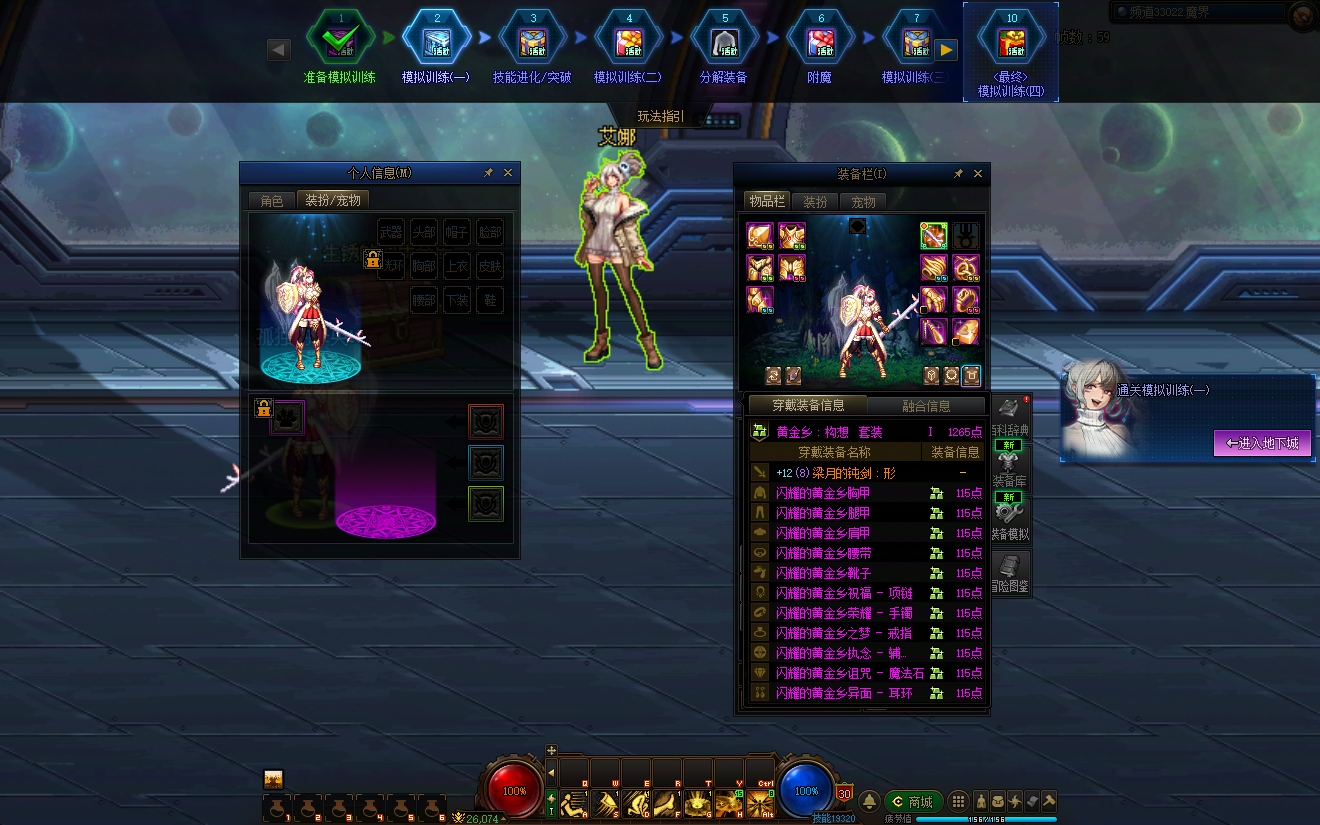Open the 商城 shop button
Image resolution: width=1320 pixels, height=825 pixels.
(x=912, y=801)
